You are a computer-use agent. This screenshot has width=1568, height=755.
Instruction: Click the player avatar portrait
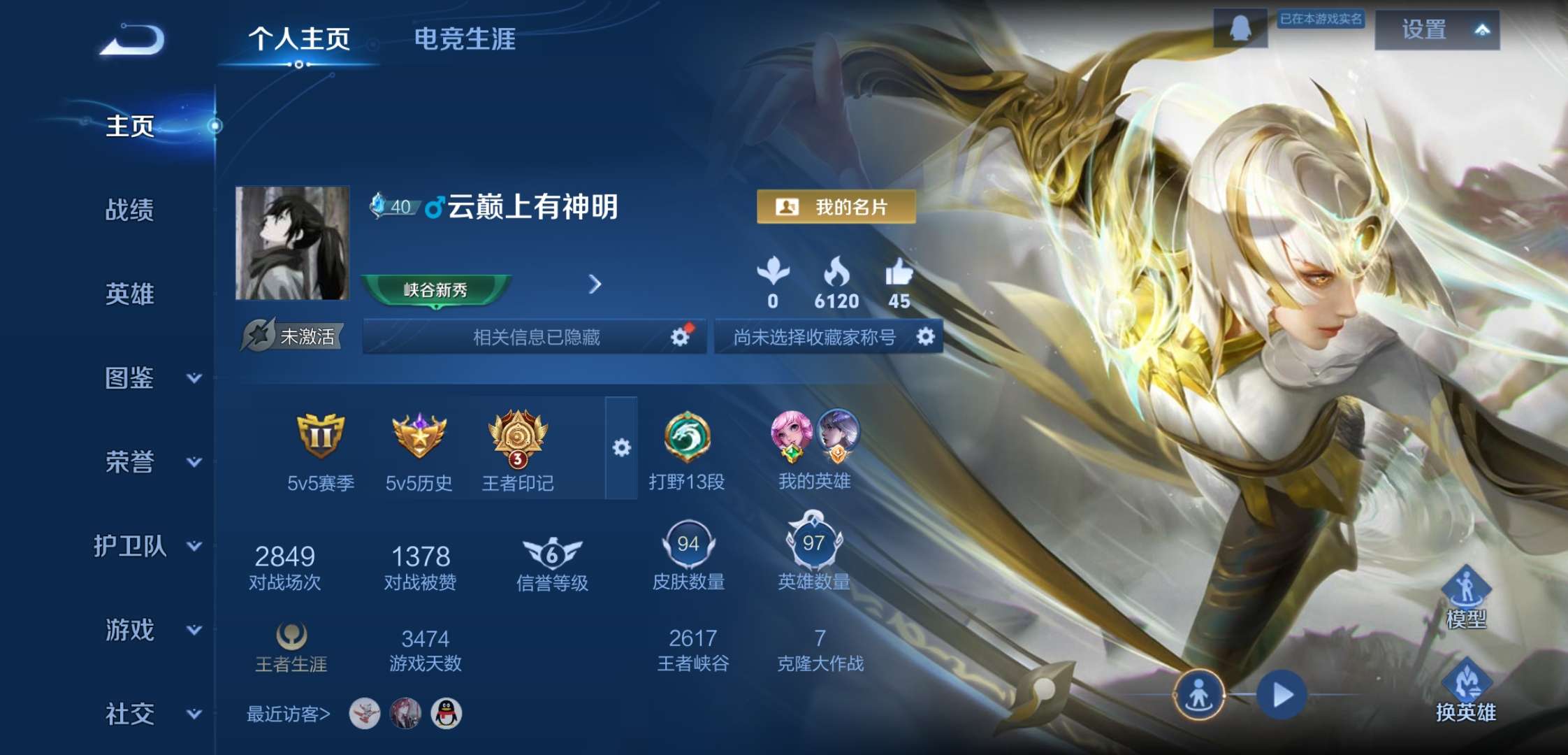tap(291, 245)
